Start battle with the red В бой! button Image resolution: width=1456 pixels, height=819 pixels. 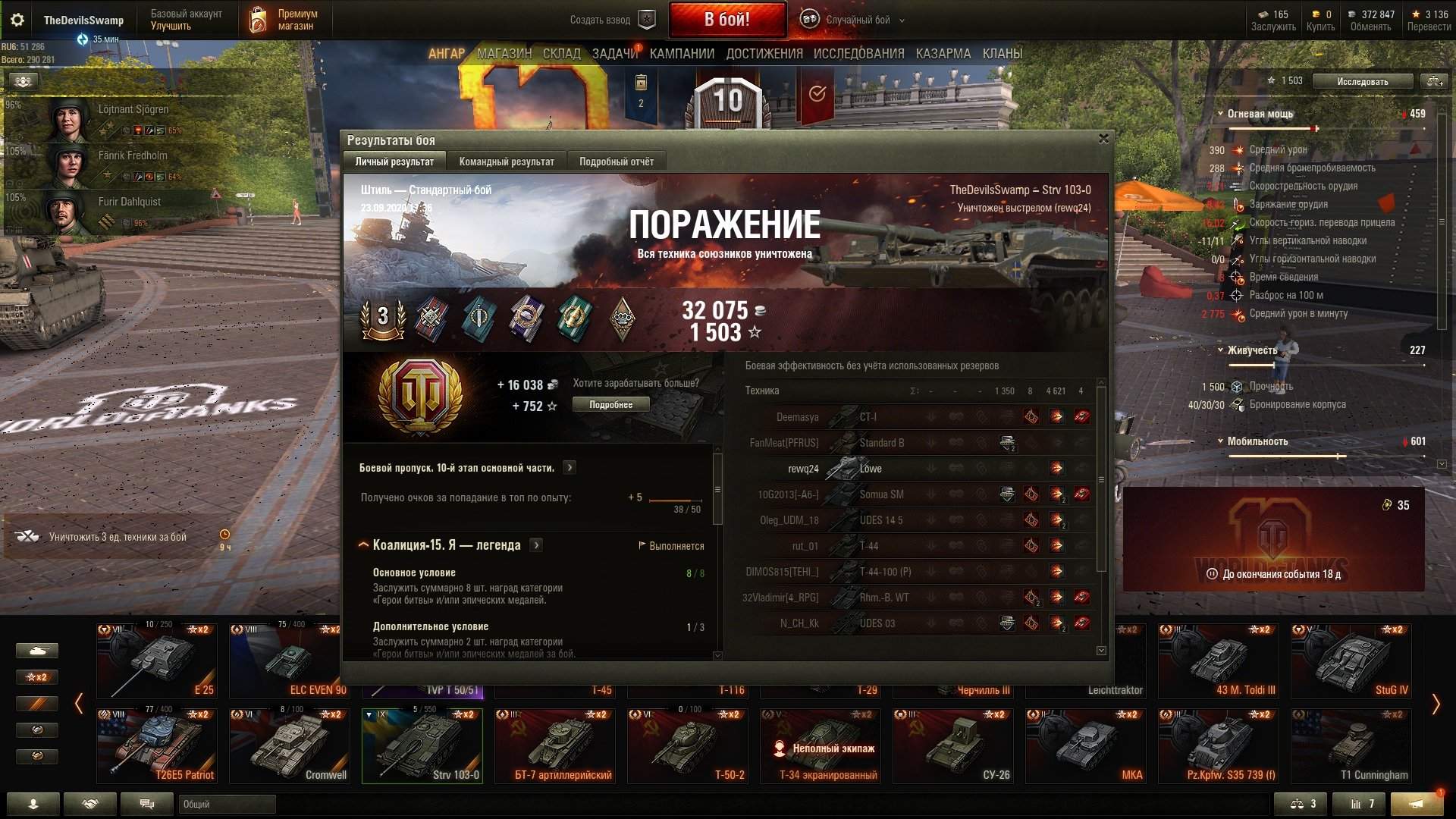[x=726, y=20]
